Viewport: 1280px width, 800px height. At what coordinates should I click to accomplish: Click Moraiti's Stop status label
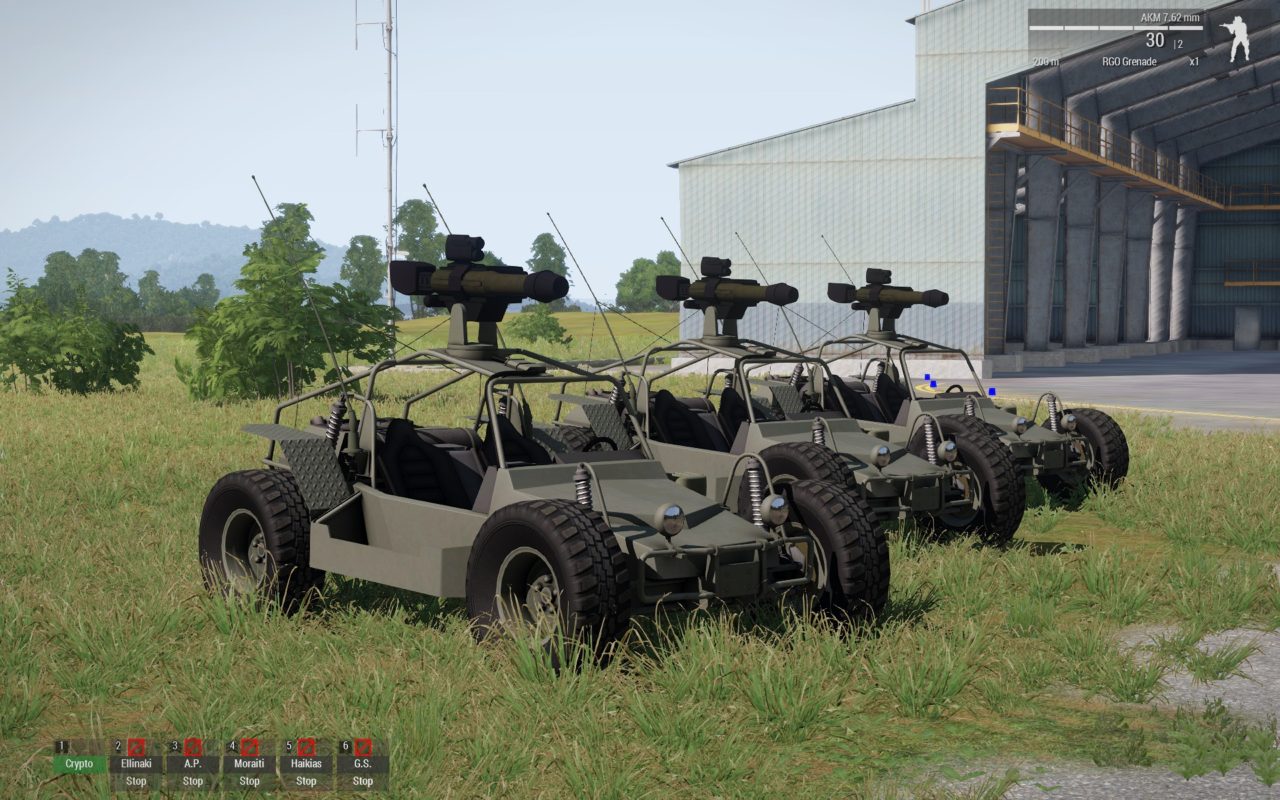coord(248,781)
